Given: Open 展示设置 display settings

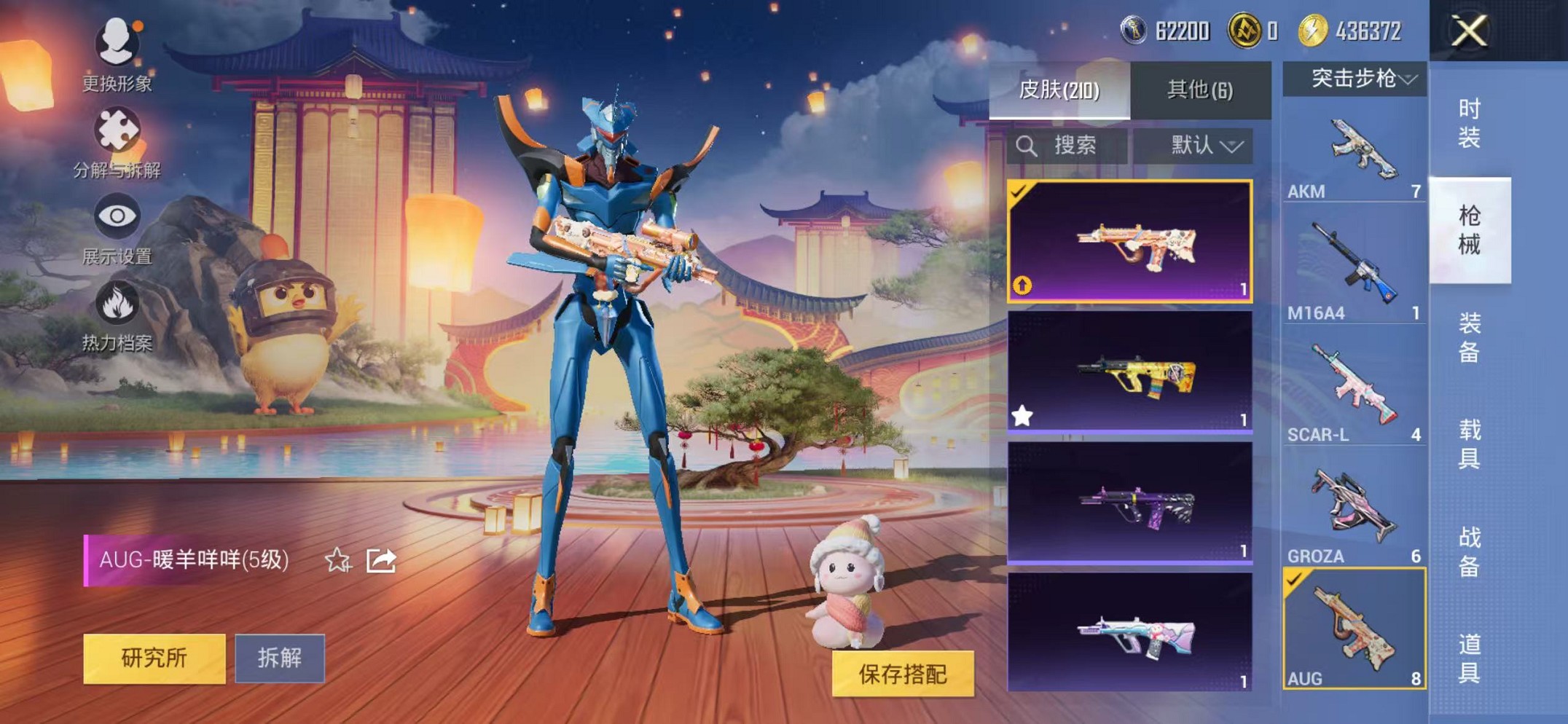Looking at the screenshot, I should pyautogui.click(x=117, y=216).
